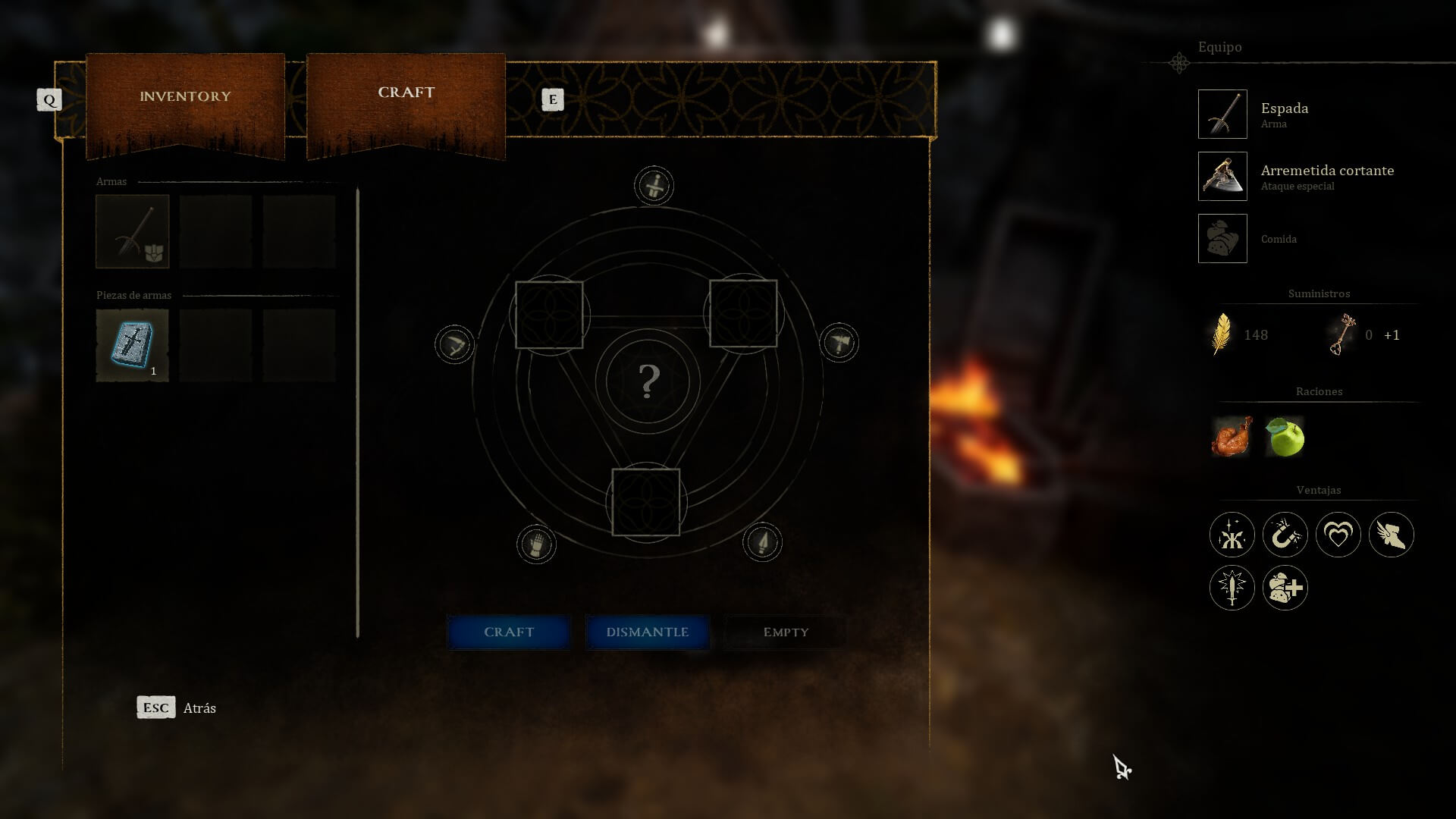Select the spearhead icon on the crafting circle
1456x819 pixels.
[762, 542]
